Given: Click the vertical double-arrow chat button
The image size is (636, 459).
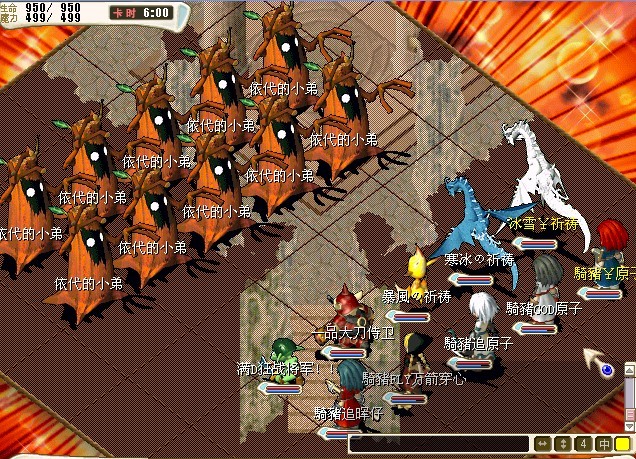Looking at the screenshot, I should 562,443.
